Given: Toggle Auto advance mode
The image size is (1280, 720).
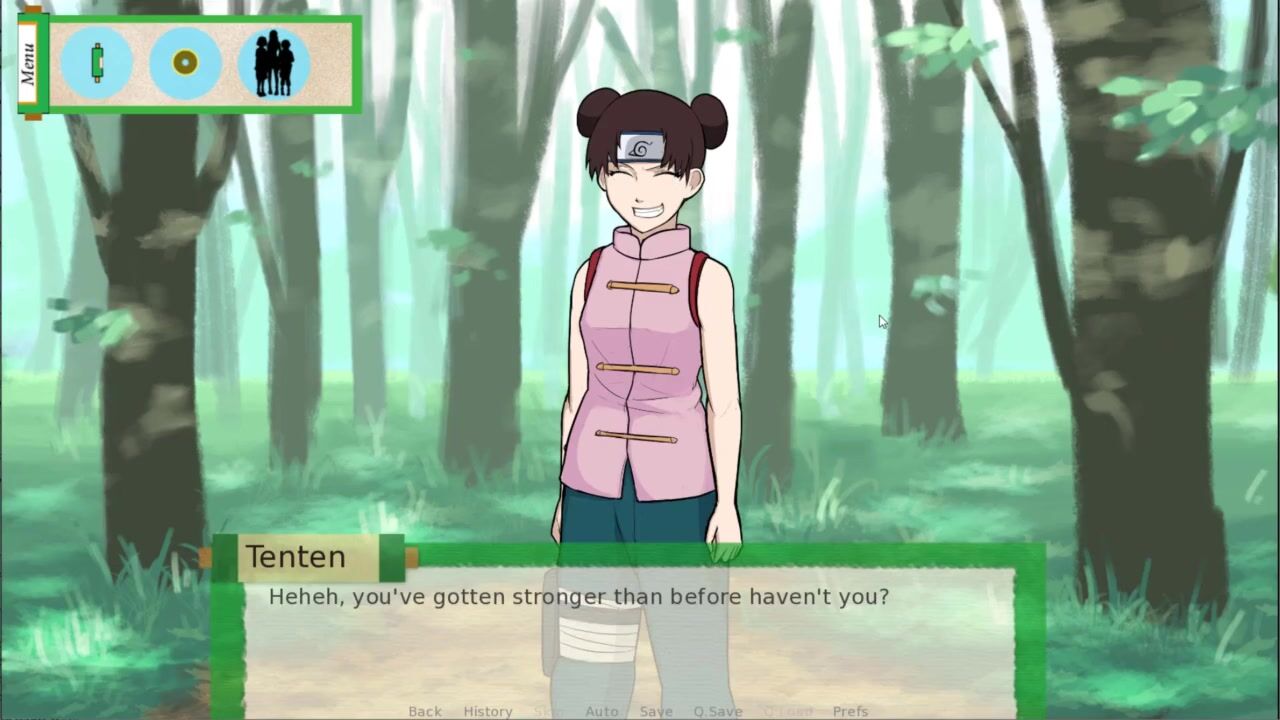Looking at the screenshot, I should point(601,711).
